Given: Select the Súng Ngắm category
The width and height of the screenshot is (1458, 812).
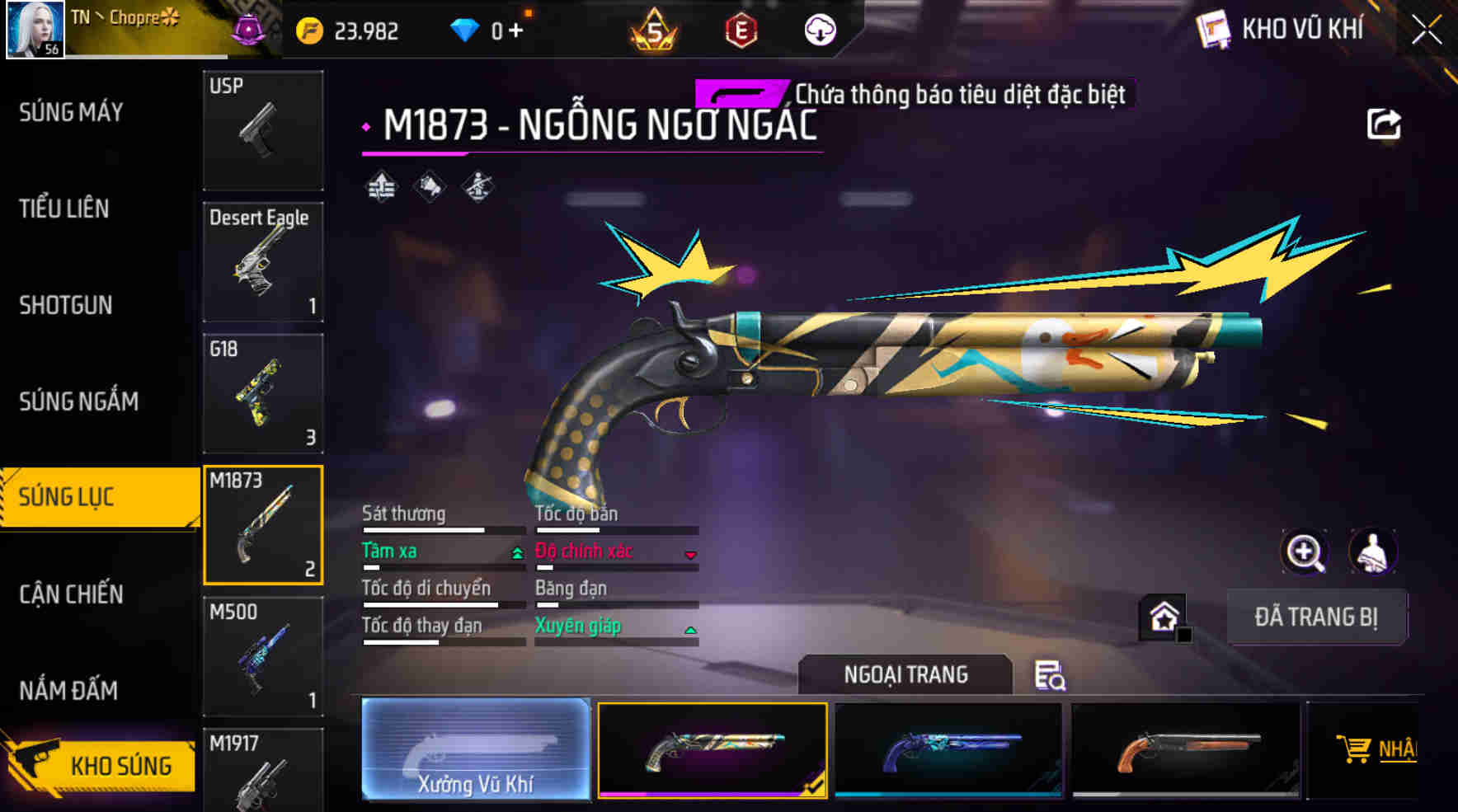Looking at the screenshot, I should click(x=80, y=401).
